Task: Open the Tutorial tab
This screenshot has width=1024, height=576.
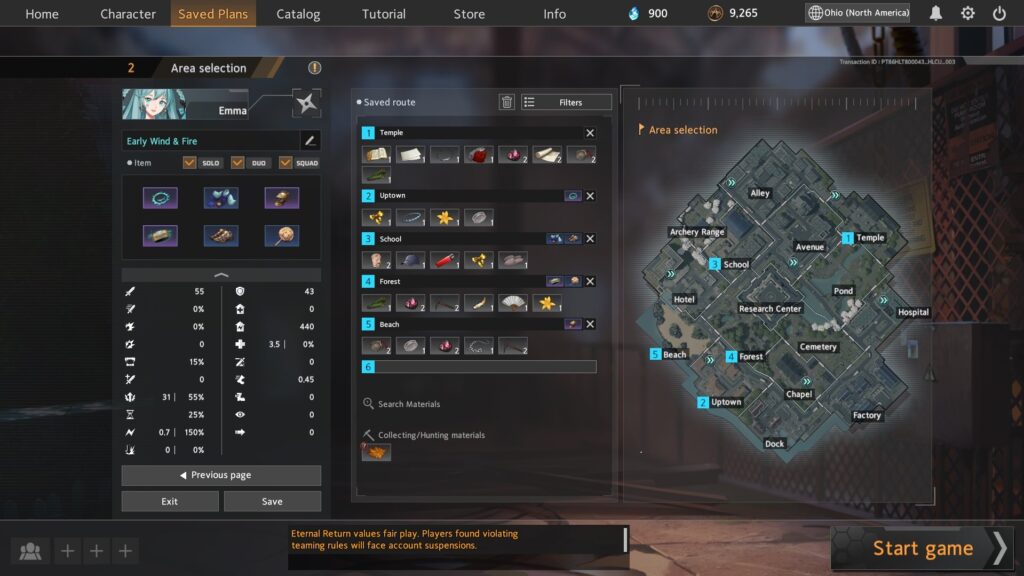Action: (x=384, y=14)
